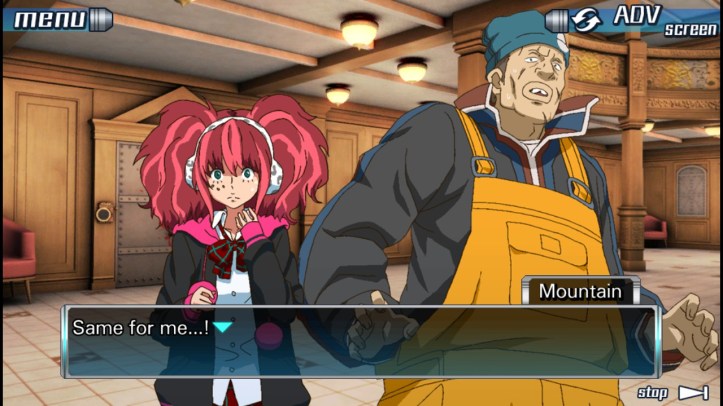
Task: Advance the dialogue text box
Action: point(360,340)
